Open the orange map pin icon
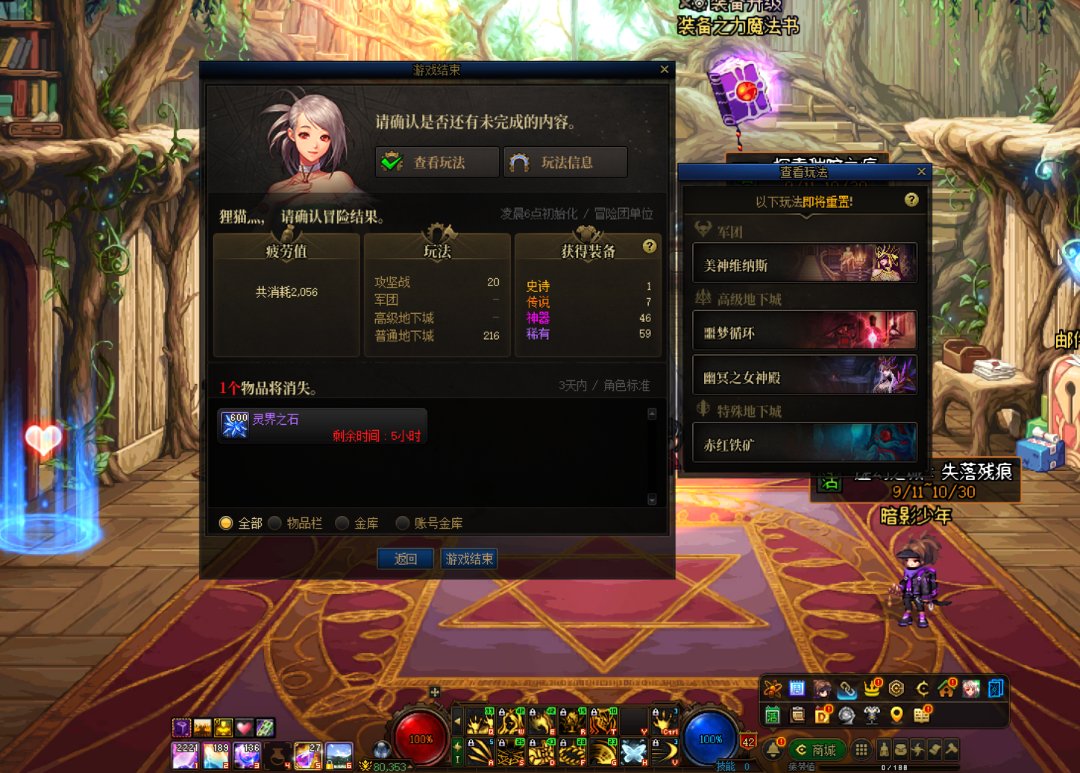Viewport: 1080px width, 773px height. coord(896,714)
